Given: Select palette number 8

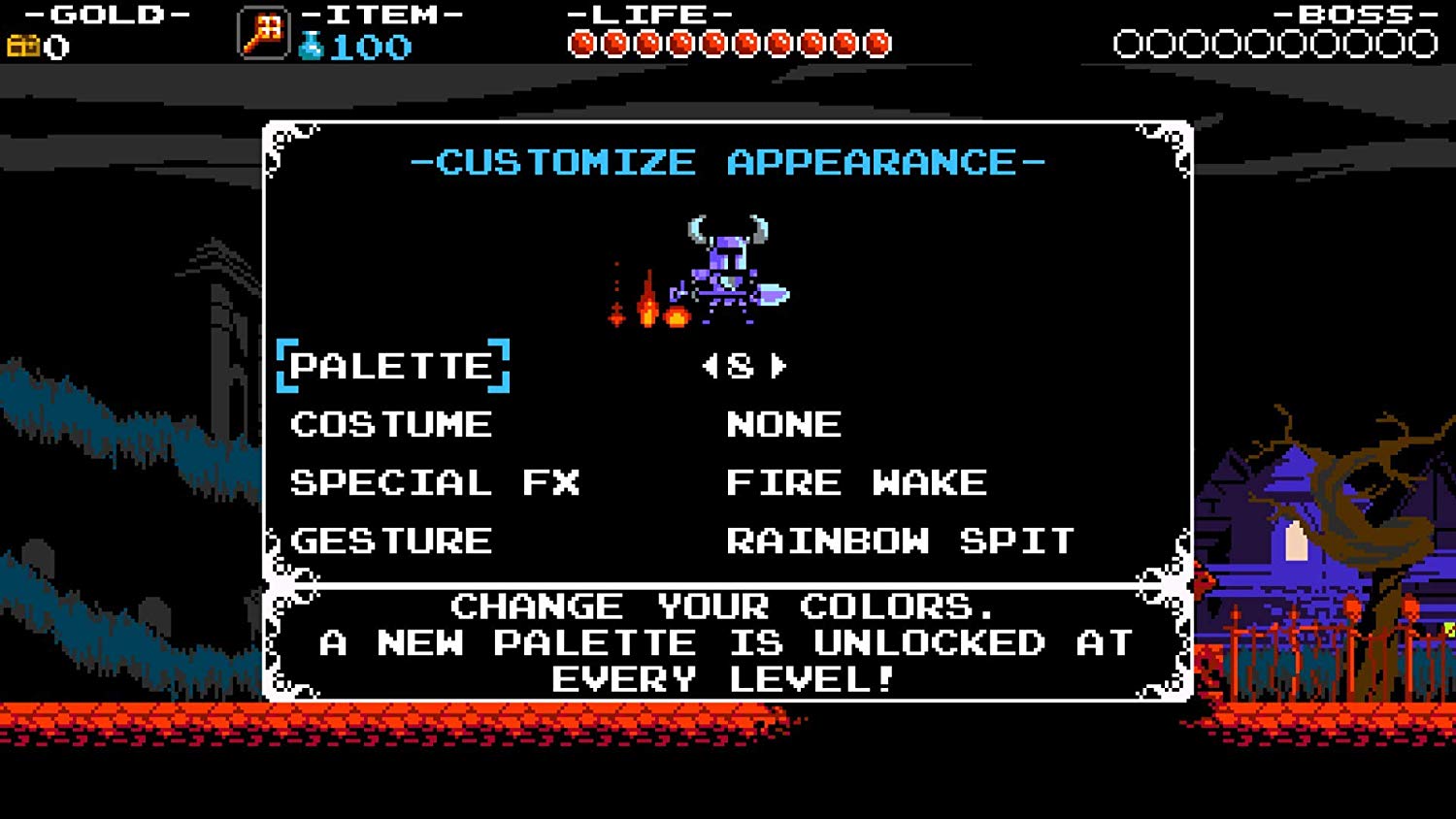Looking at the screenshot, I should pos(745,367).
